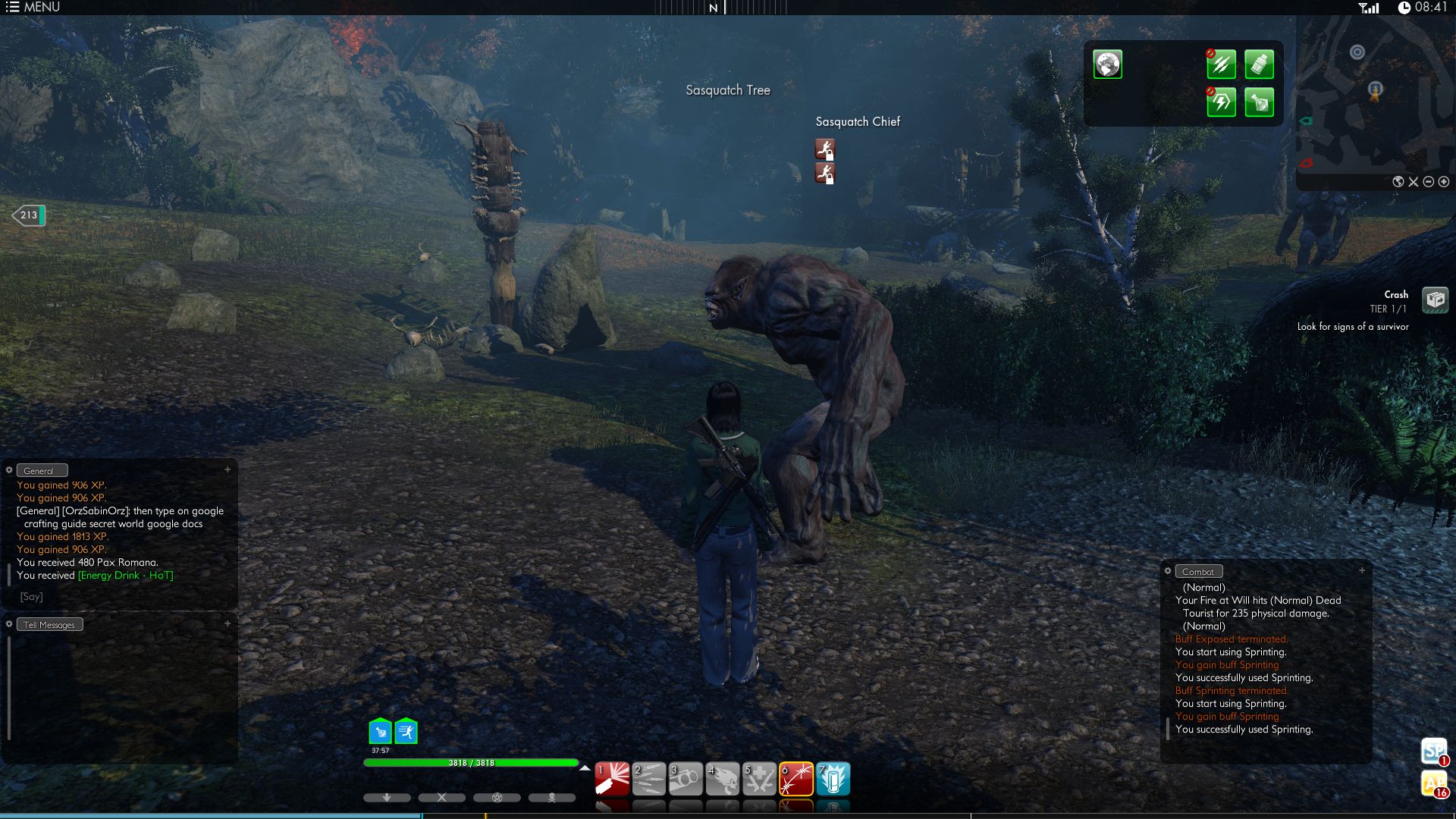The width and height of the screenshot is (1456, 819).
Task: Select the bottle buff icon in the buff panel
Action: pyautogui.click(x=1259, y=64)
